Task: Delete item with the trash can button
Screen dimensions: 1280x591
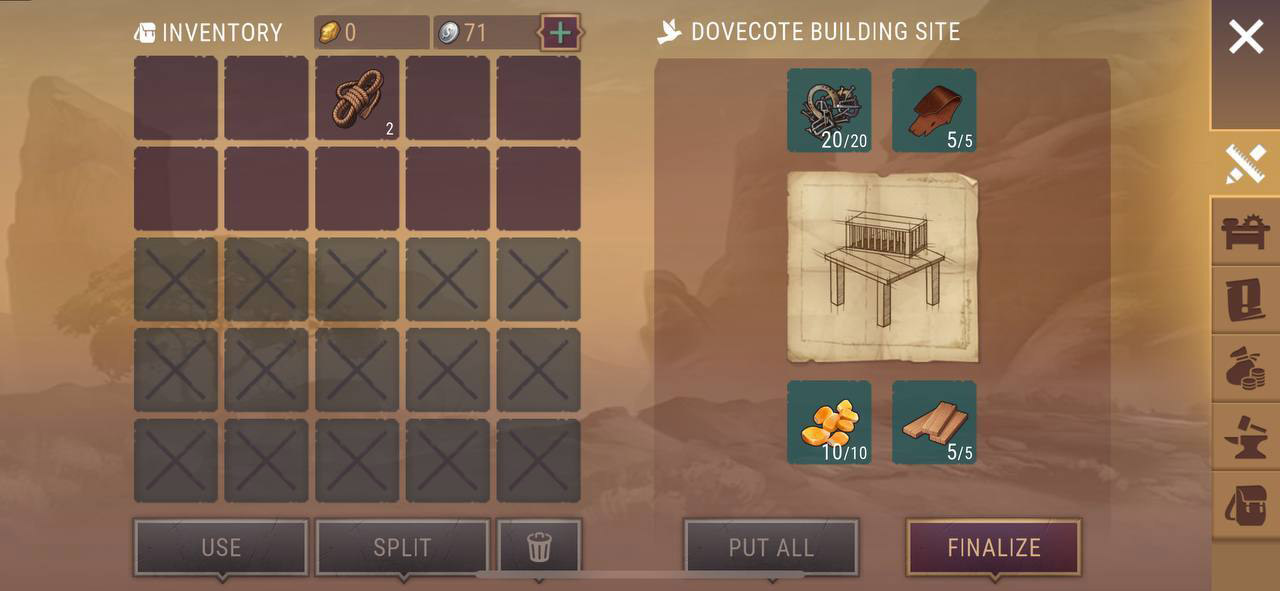Action: pyautogui.click(x=539, y=547)
